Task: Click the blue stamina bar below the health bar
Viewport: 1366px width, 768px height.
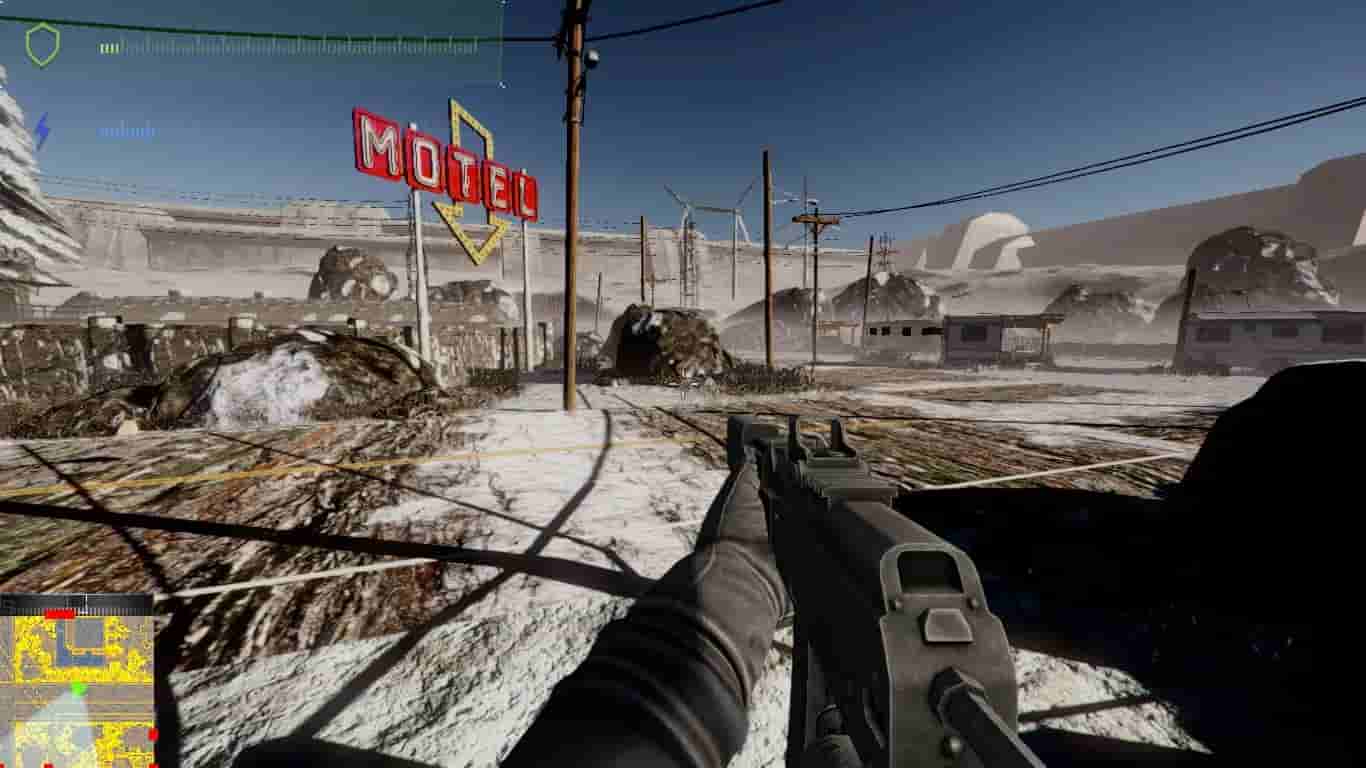Action: [x=130, y=132]
